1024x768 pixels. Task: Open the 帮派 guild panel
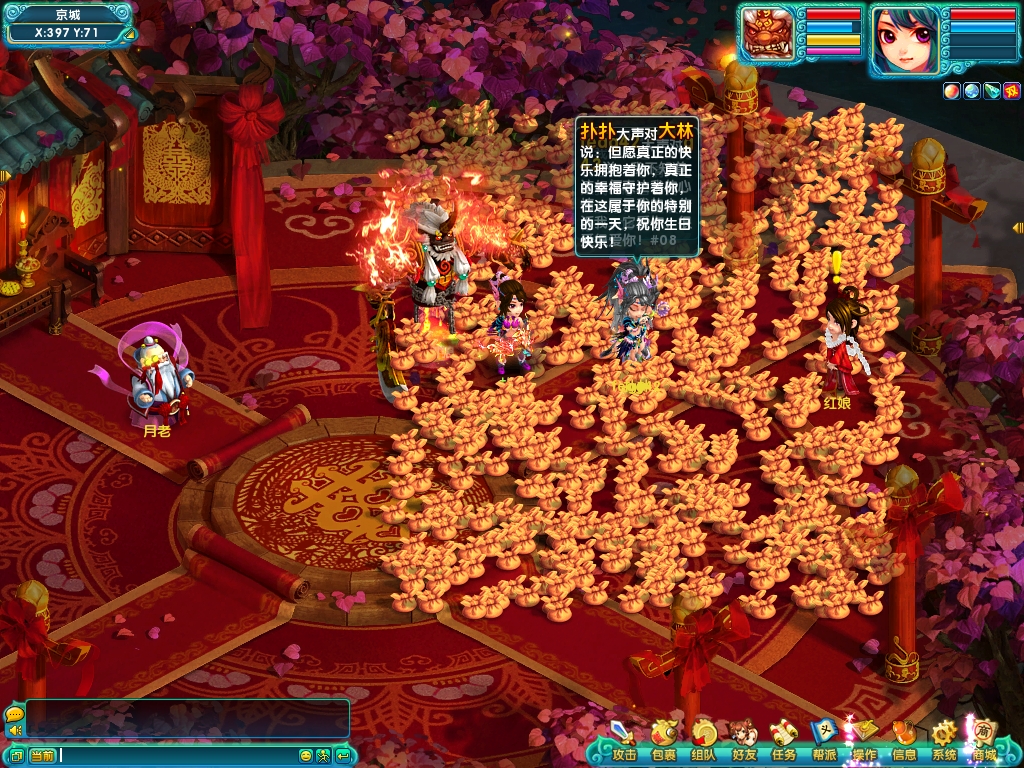click(x=824, y=741)
